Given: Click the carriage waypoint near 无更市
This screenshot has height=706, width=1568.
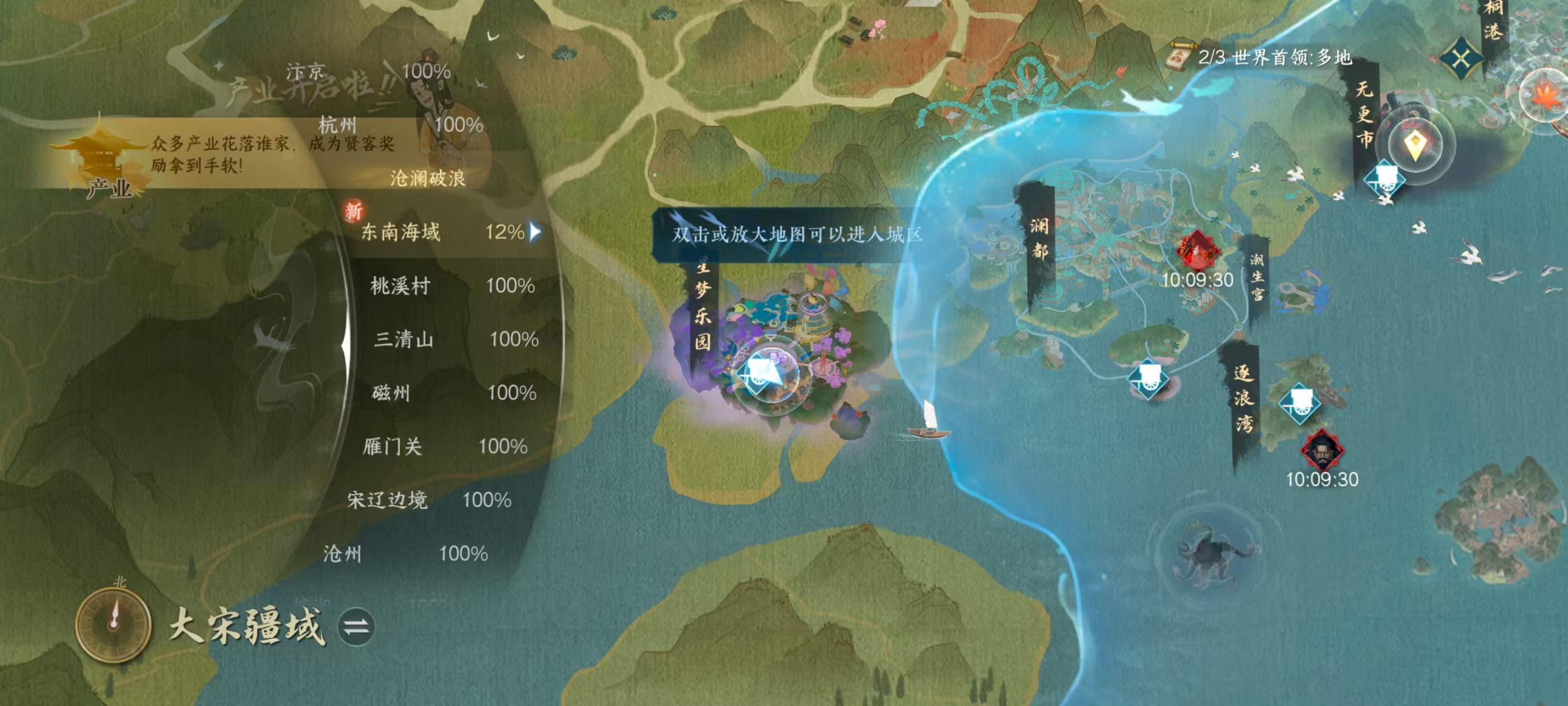Looking at the screenshot, I should (x=1384, y=179).
